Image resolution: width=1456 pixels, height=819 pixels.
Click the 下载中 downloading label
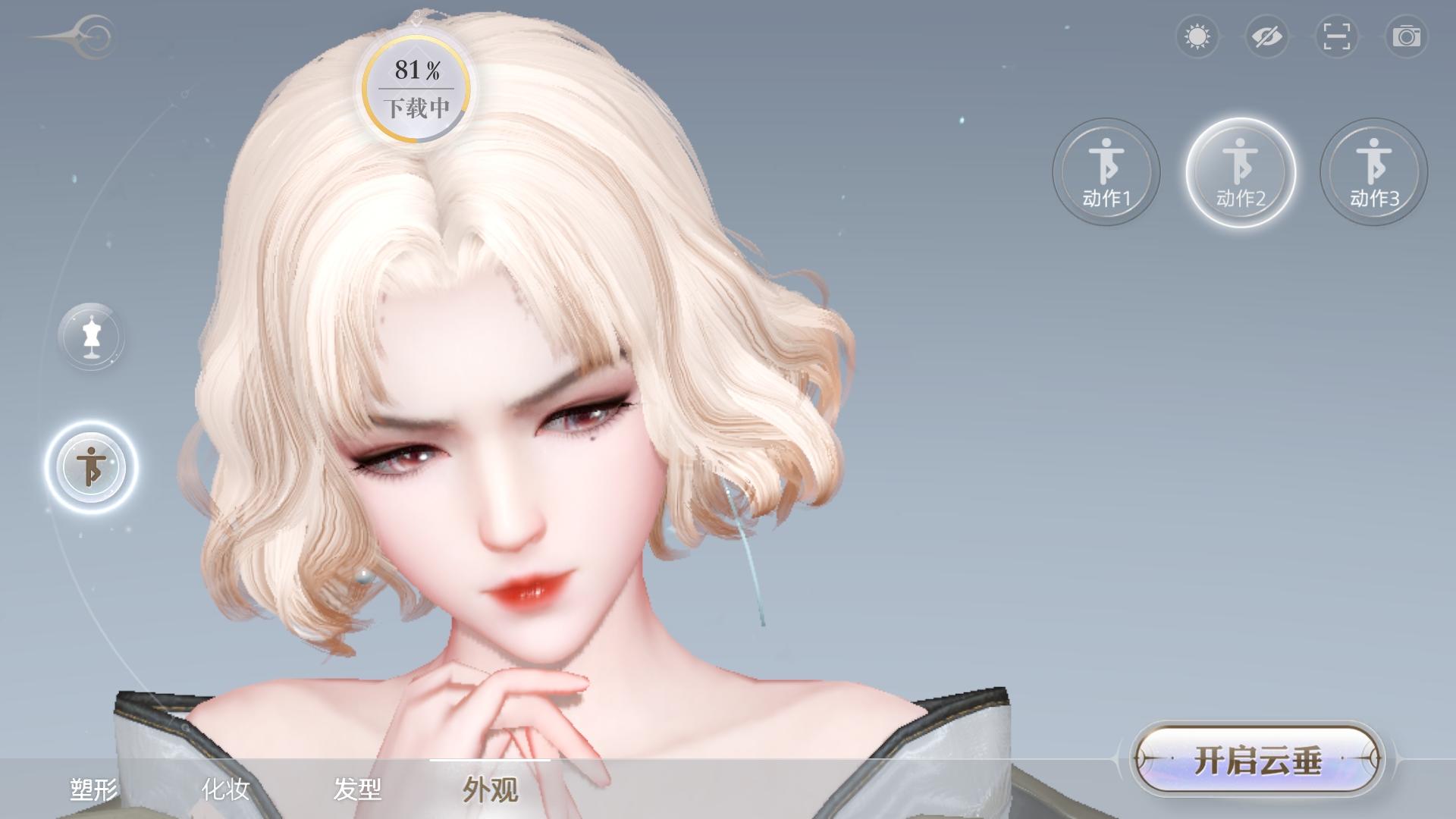[x=418, y=108]
